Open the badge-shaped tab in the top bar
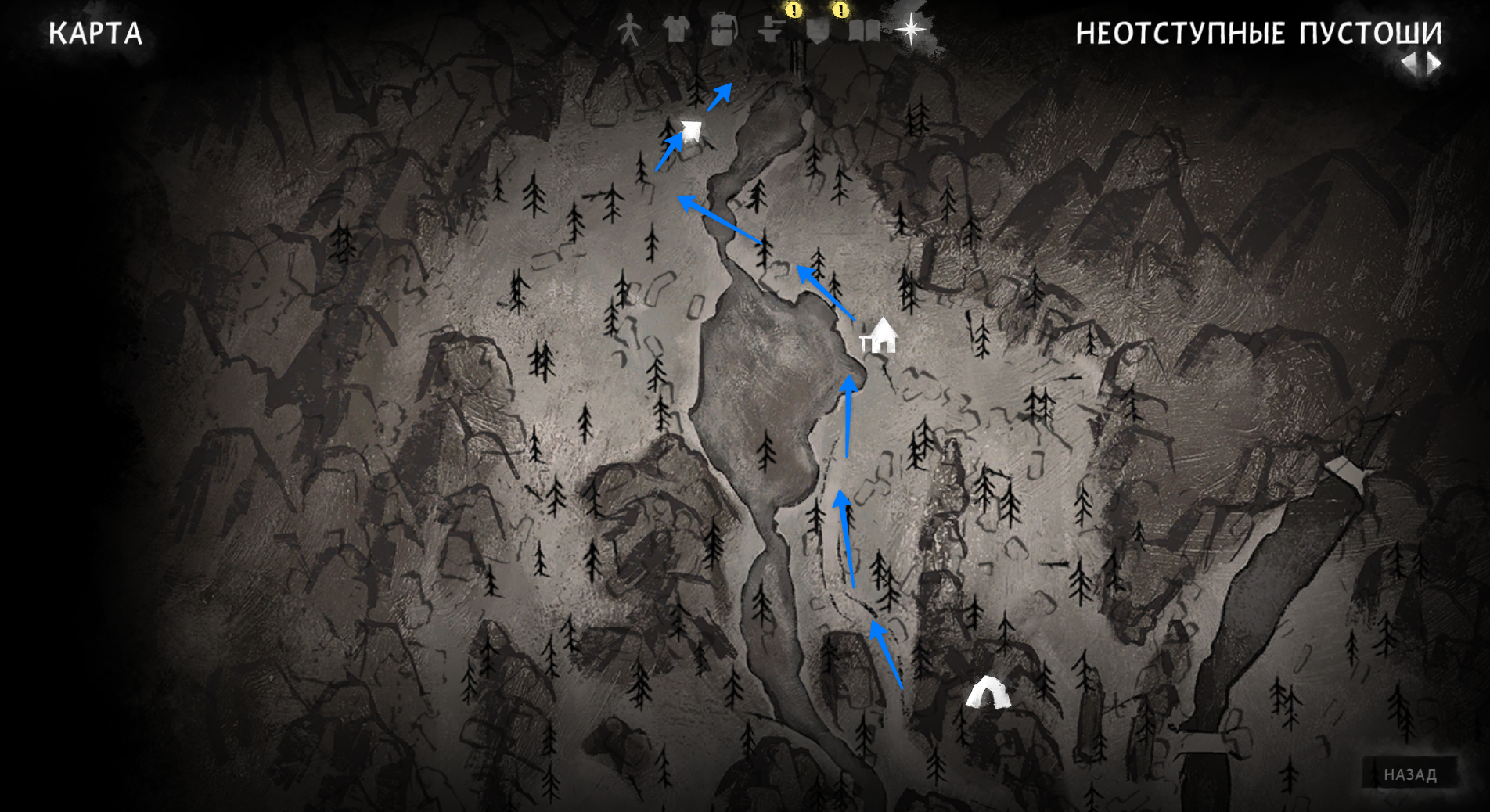This screenshot has height=812, width=1490. point(818,31)
